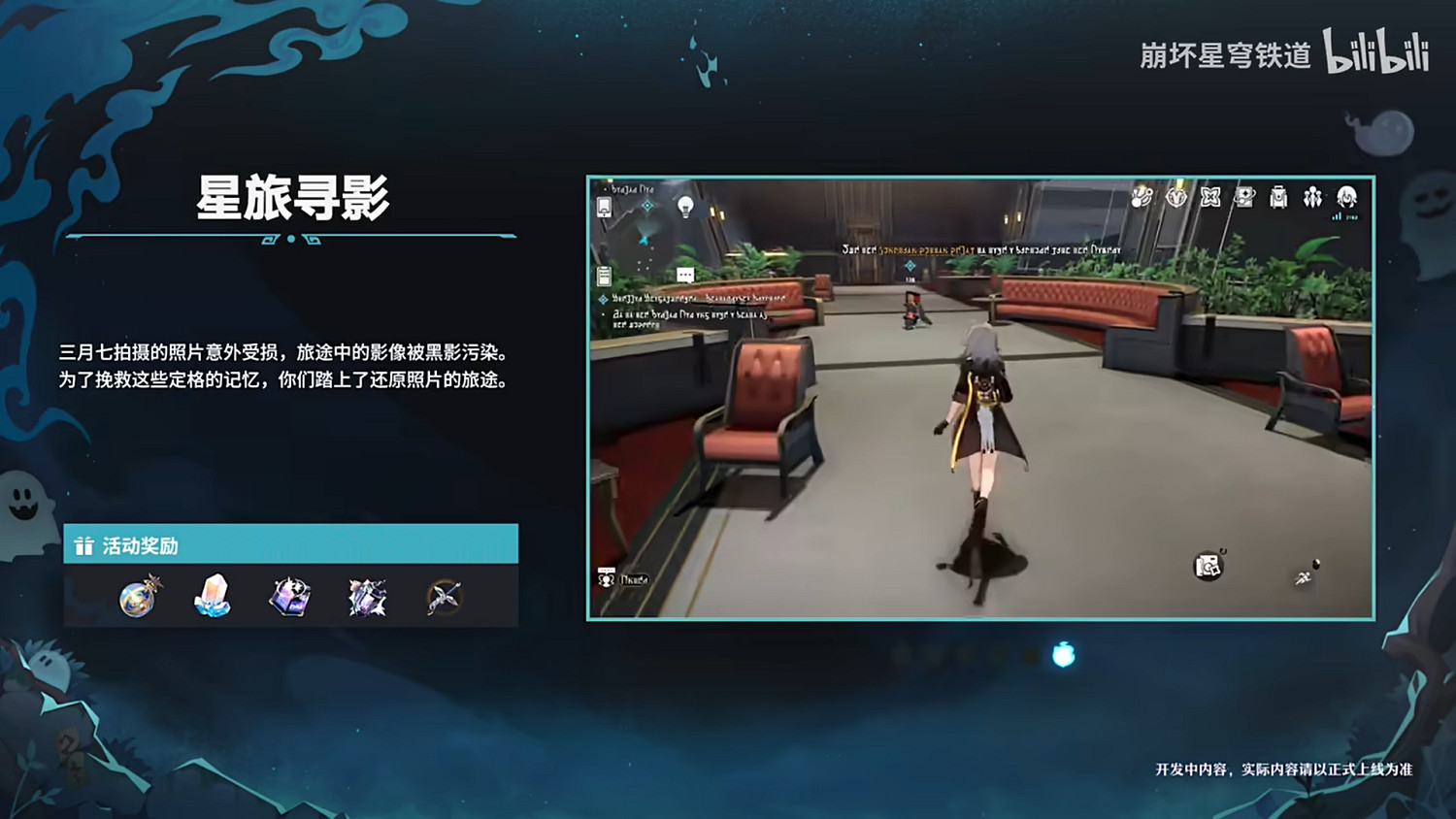Click the phone icon beside the minimap
Viewport: 1456px width, 819px height.
point(604,208)
